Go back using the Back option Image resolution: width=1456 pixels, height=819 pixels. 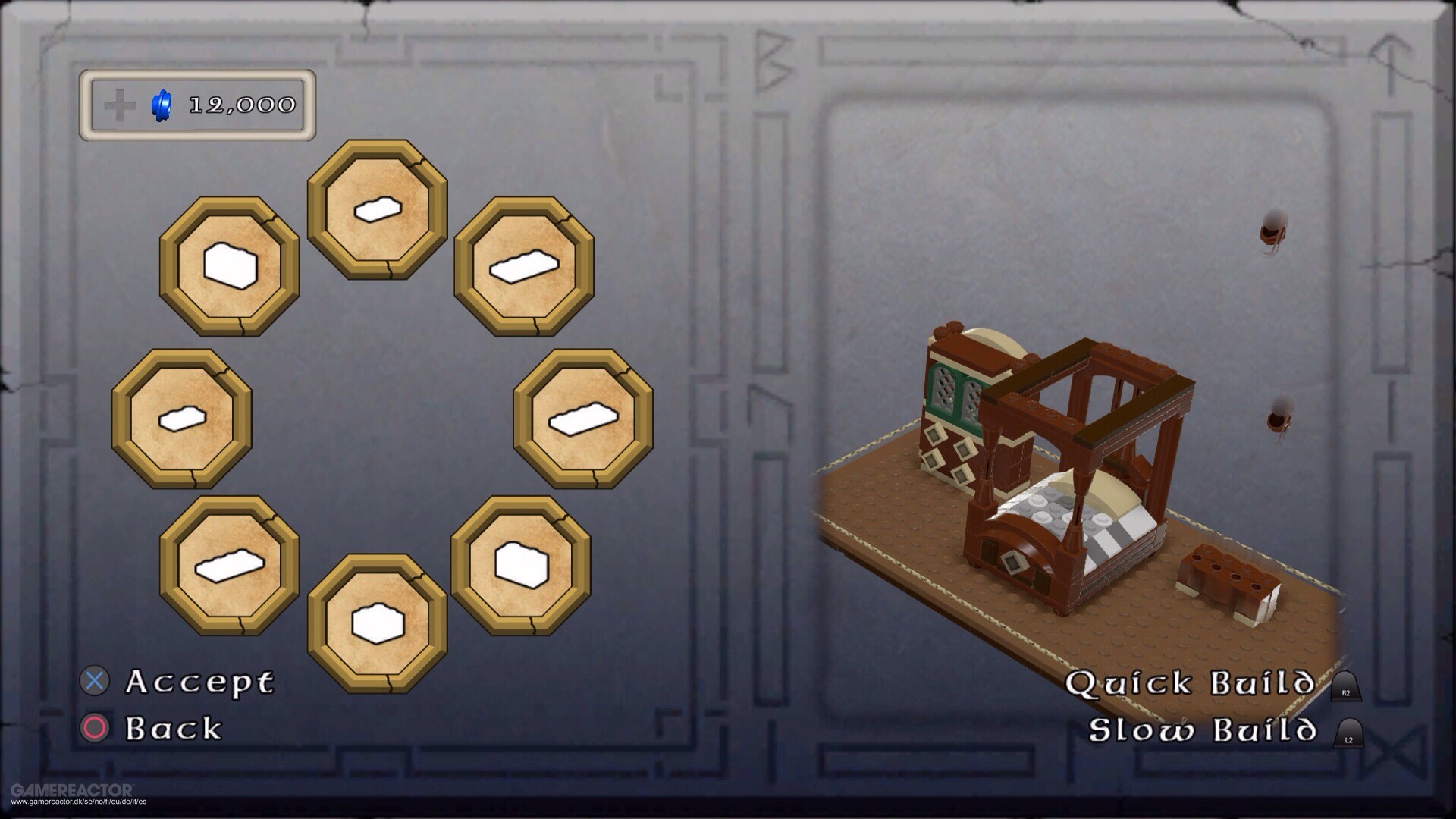173,728
